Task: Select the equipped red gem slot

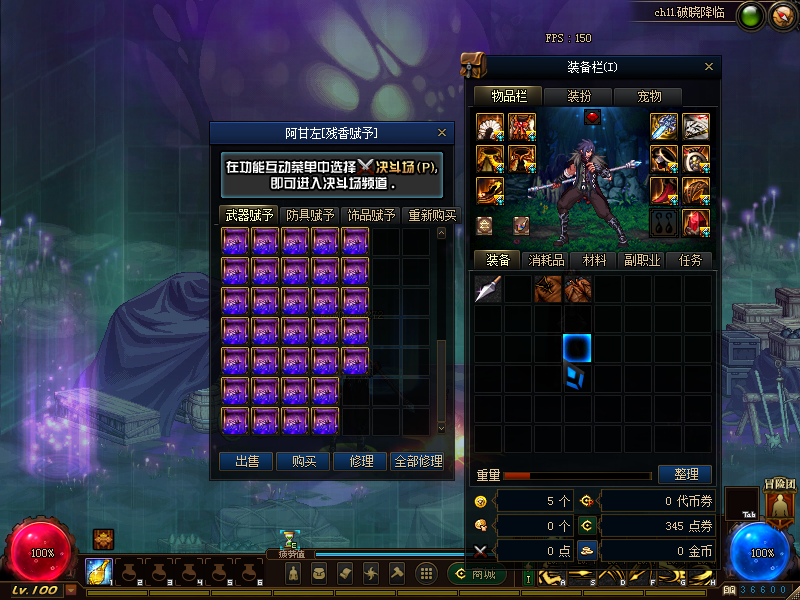Action: coord(591,118)
